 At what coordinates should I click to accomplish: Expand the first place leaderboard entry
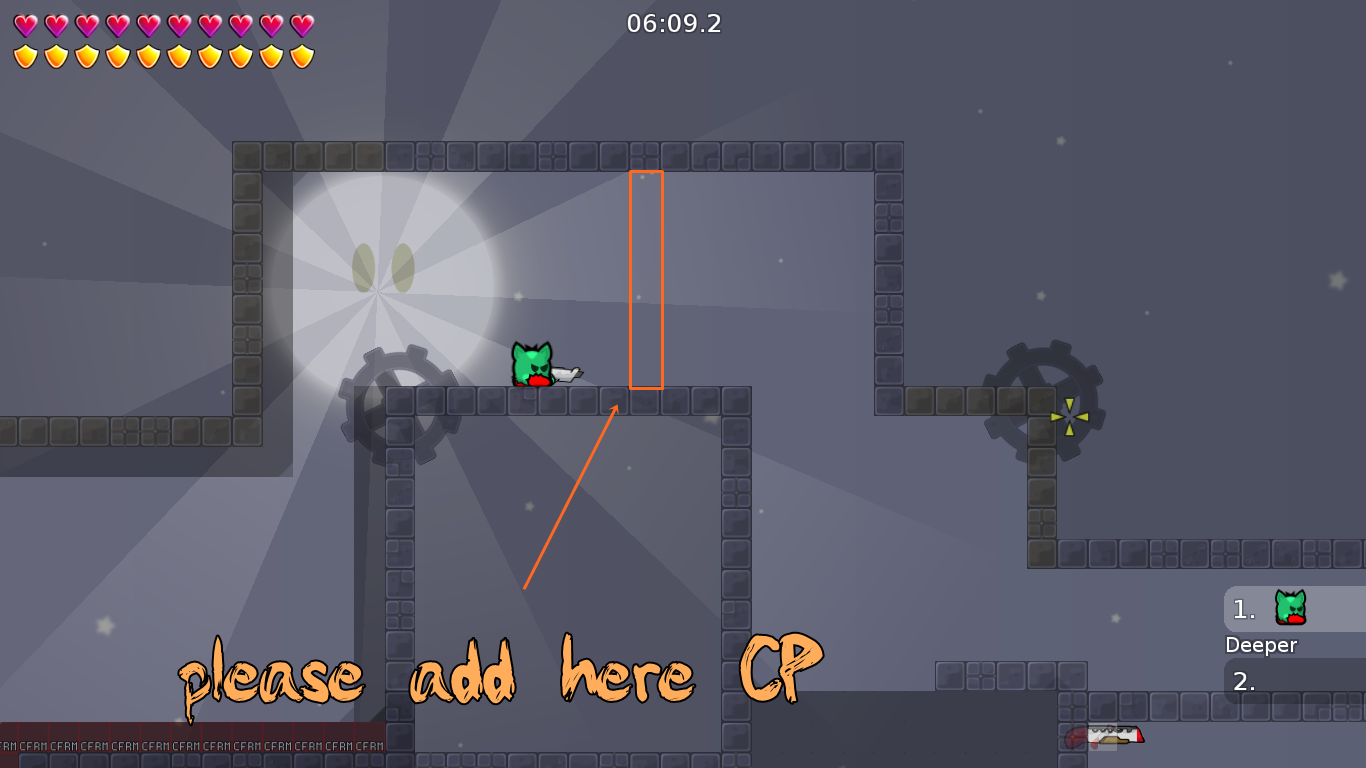[1270, 610]
